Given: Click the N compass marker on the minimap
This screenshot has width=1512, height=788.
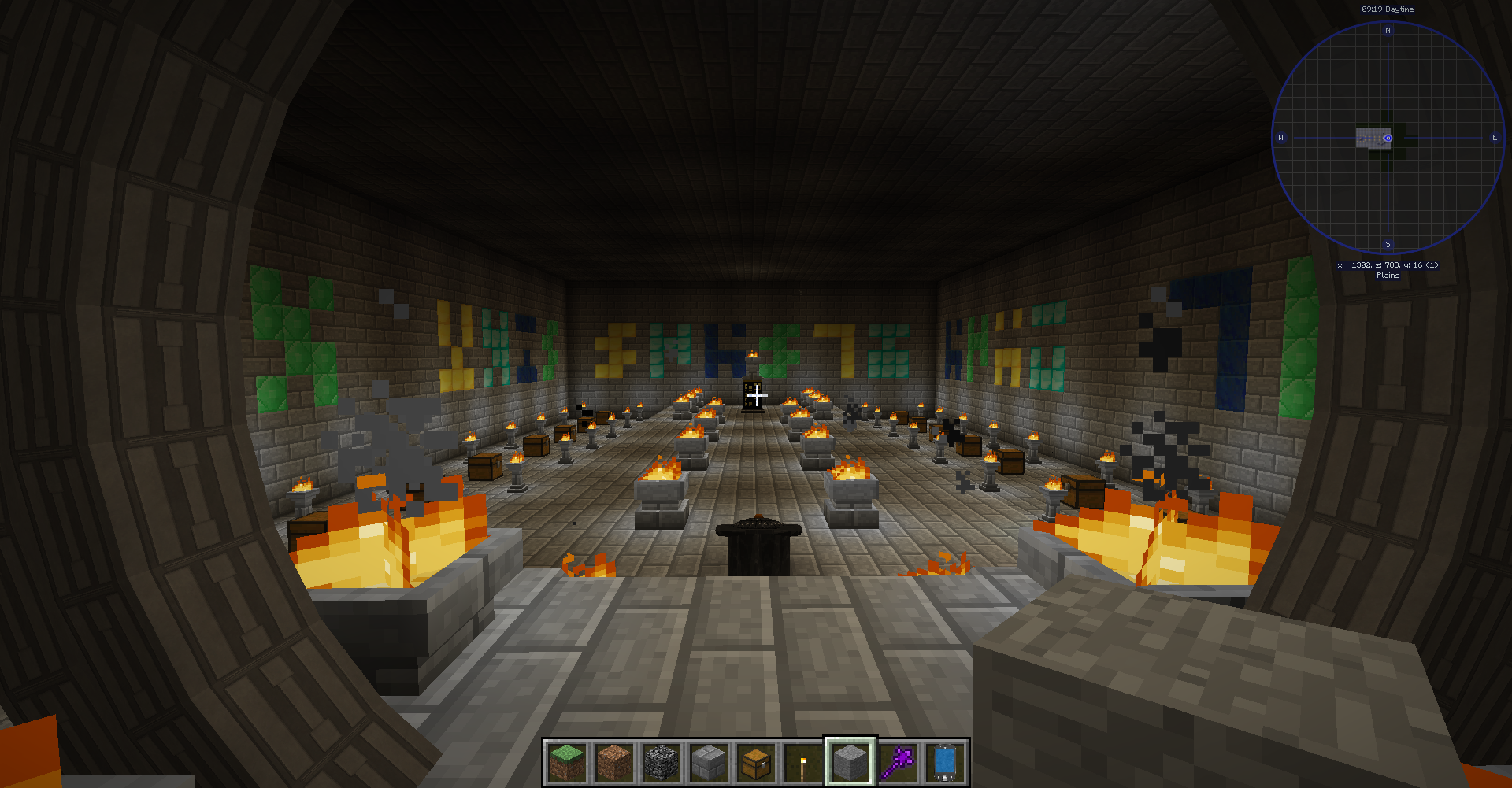Looking at the screenshot, I should 1389,31.
